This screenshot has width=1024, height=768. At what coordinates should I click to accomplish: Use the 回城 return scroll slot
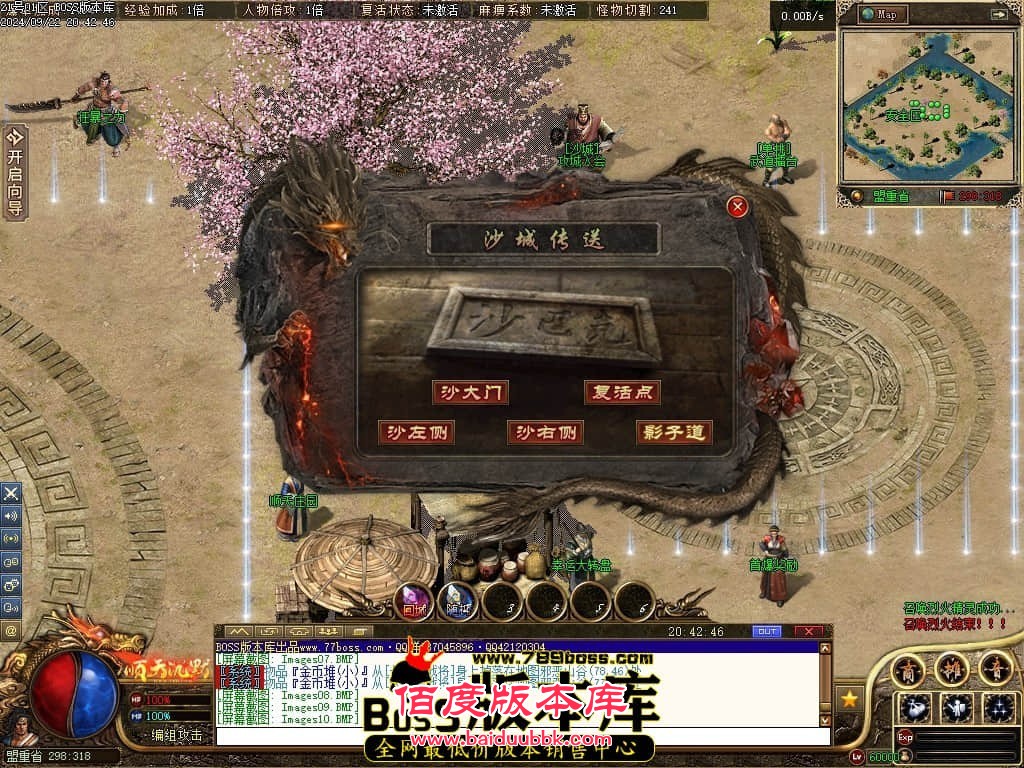click(x=415, y=601)
